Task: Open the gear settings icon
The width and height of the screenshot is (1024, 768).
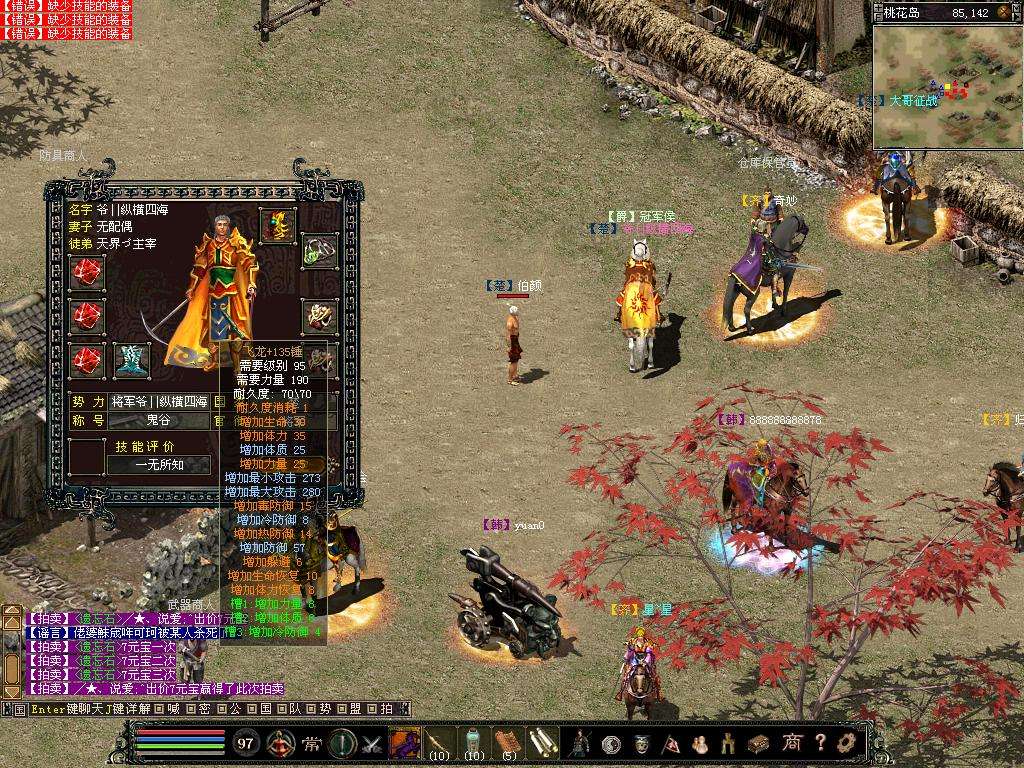Action: click(x=847, y=743)
